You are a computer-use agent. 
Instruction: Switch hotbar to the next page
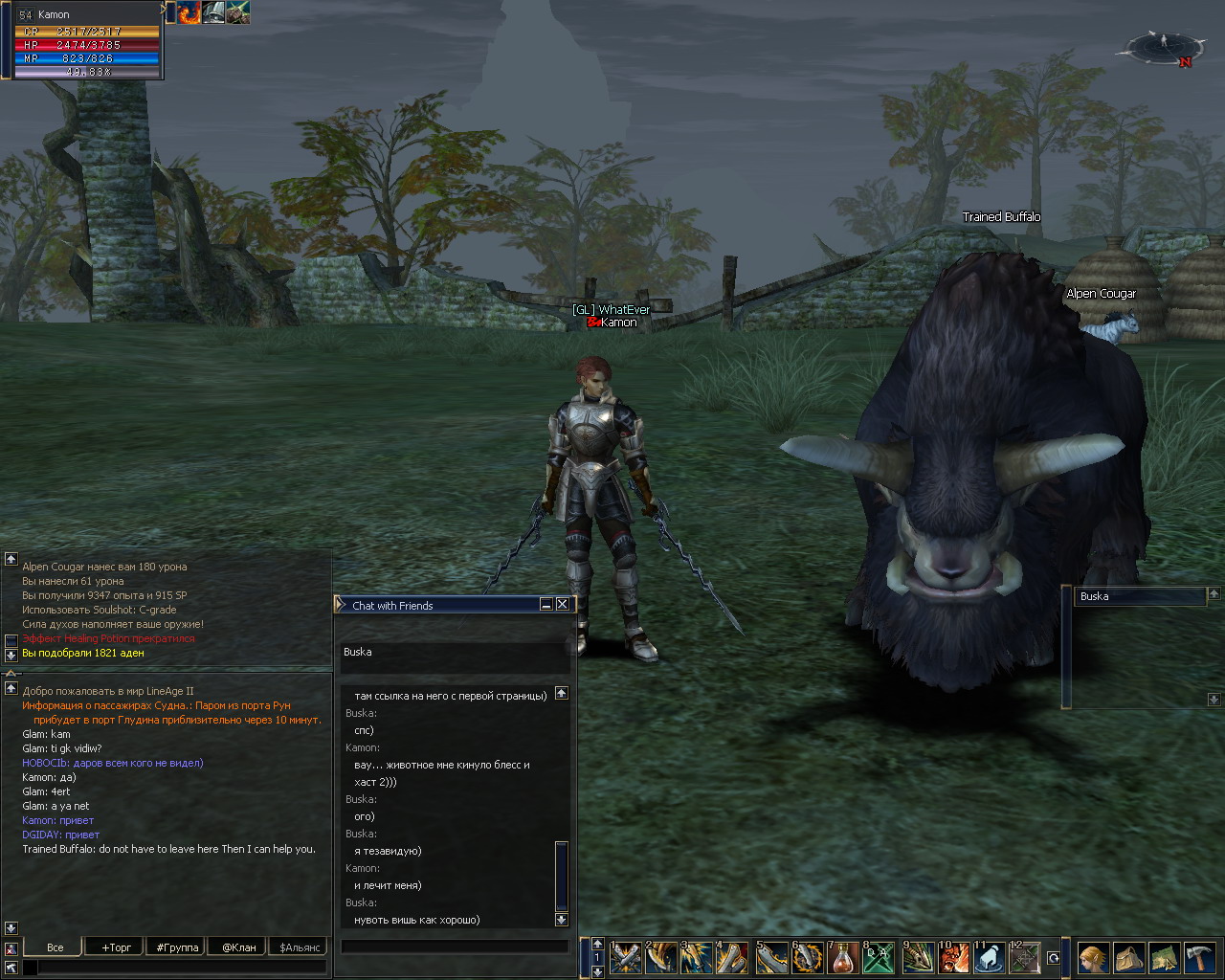pos(598,970)
